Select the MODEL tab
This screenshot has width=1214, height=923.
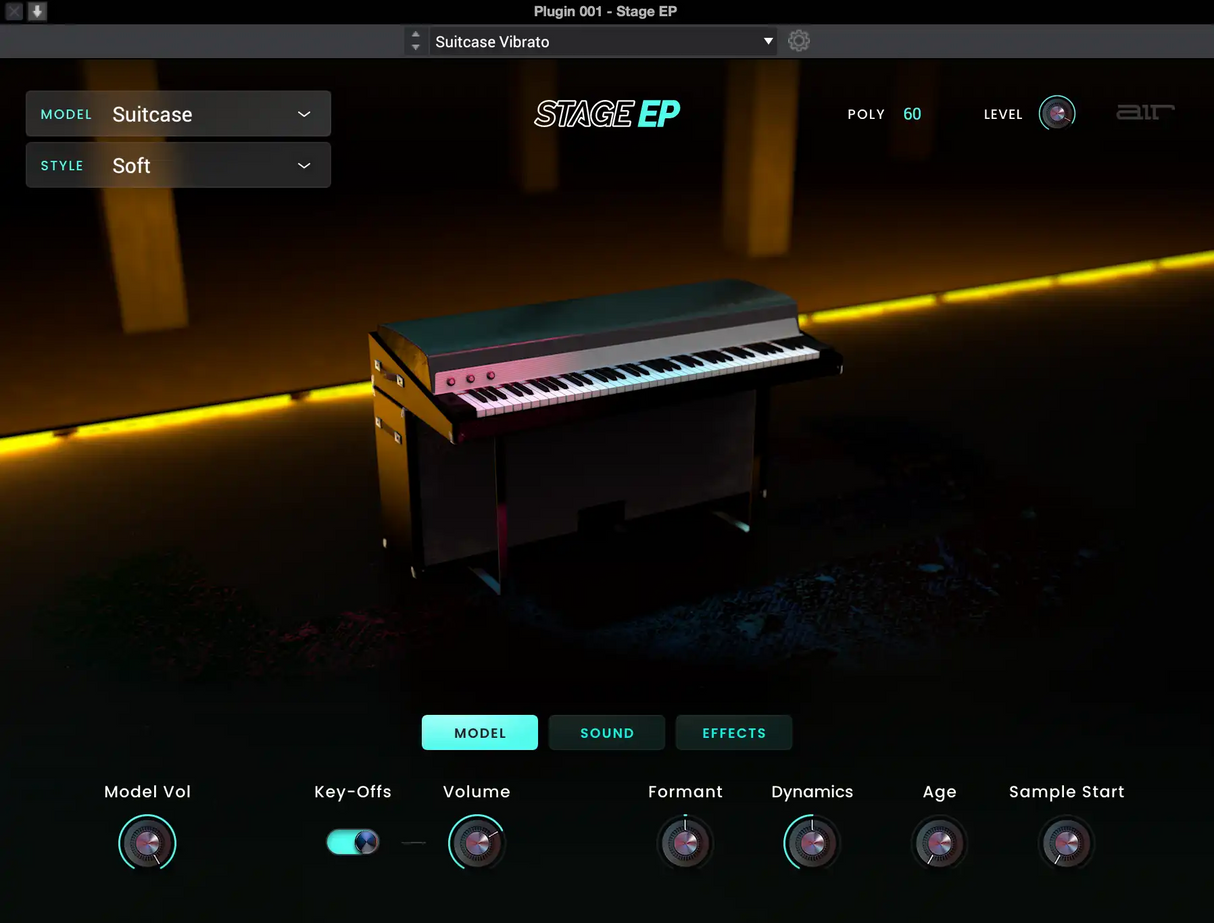(x=480, y=733)
